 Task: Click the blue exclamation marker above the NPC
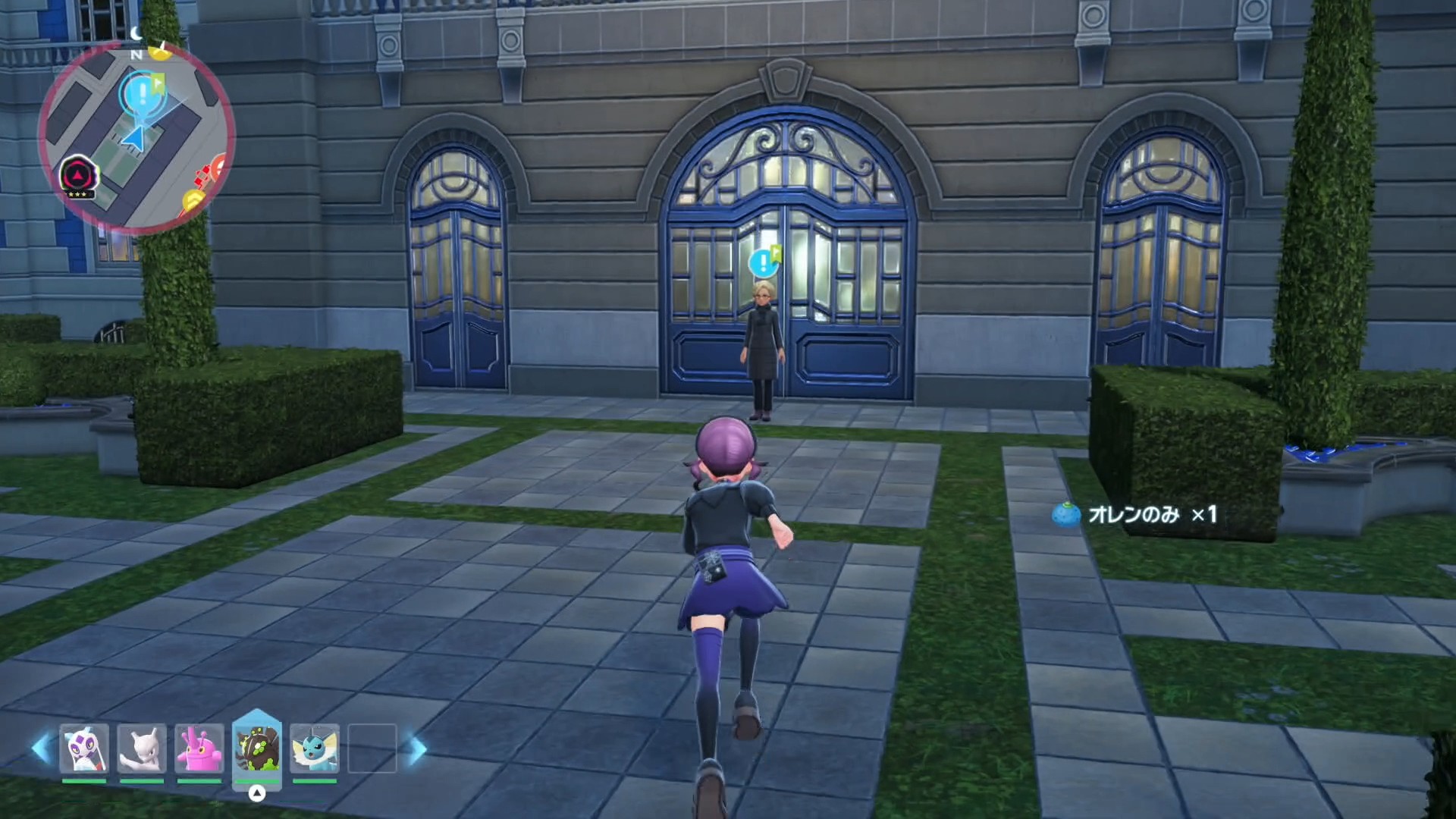761,263
